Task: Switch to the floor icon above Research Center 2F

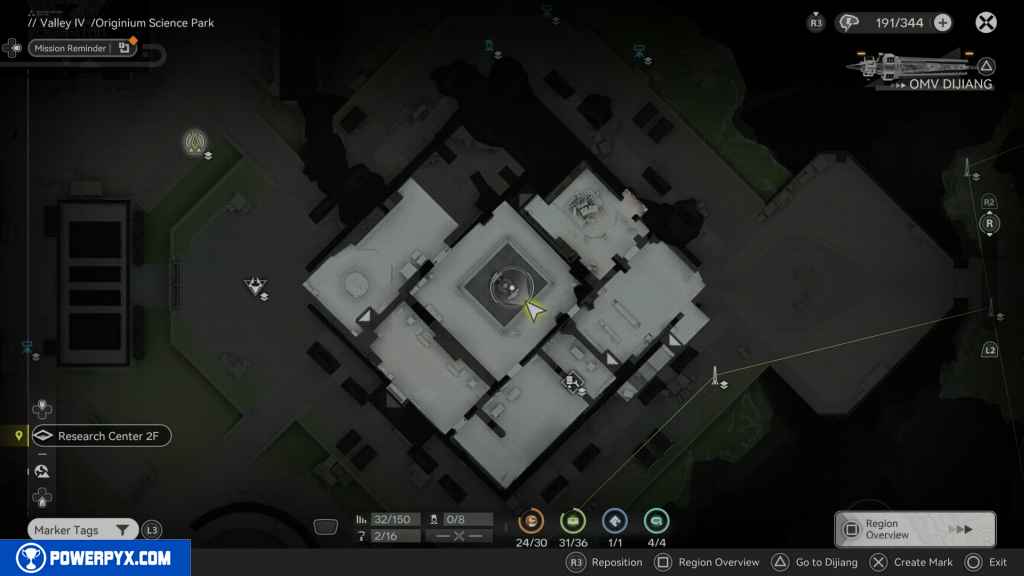Action: 42,409
